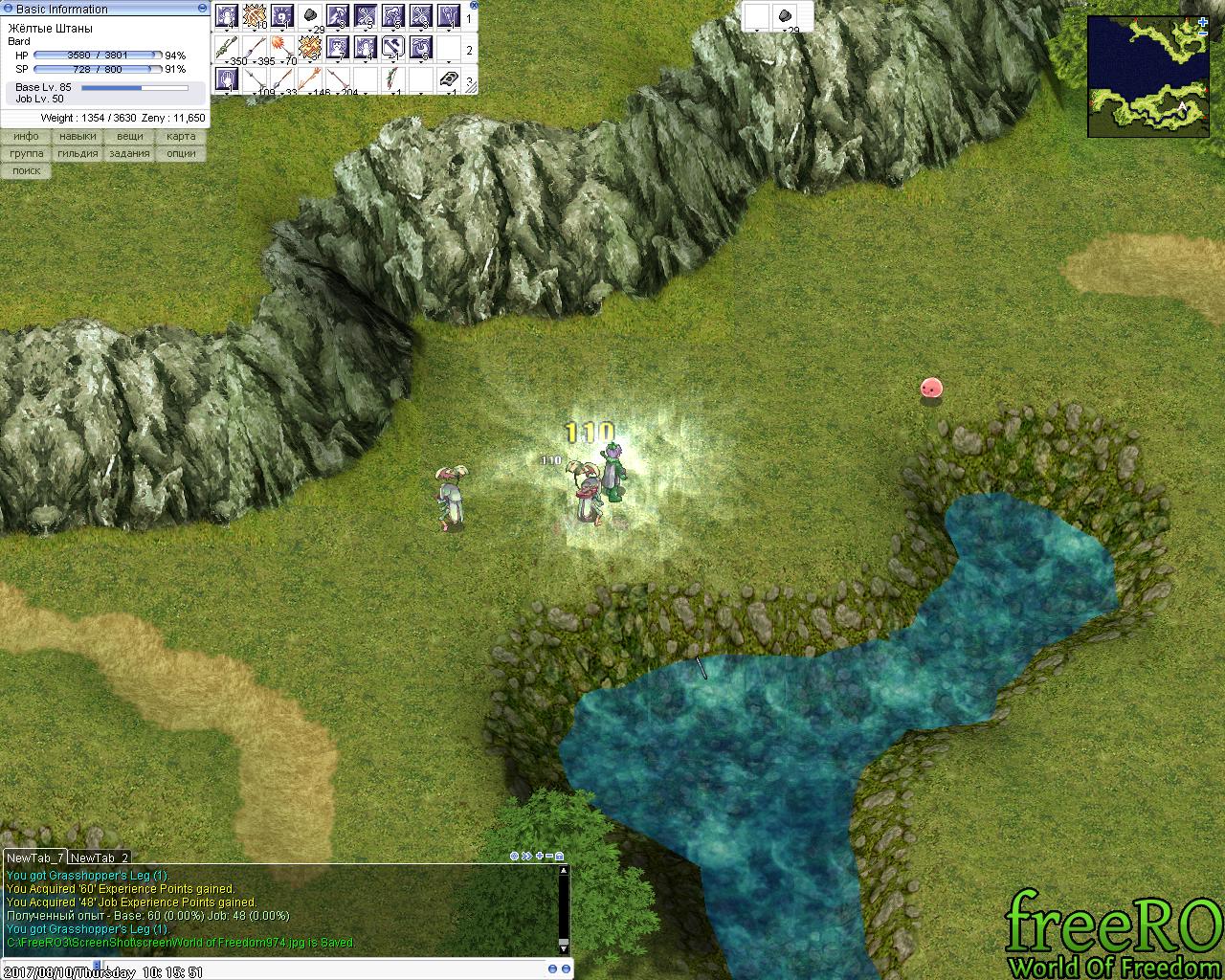Switch to the NewTab_2 chat tab
The image size is (1225, 980).
(x=100, y=858)
